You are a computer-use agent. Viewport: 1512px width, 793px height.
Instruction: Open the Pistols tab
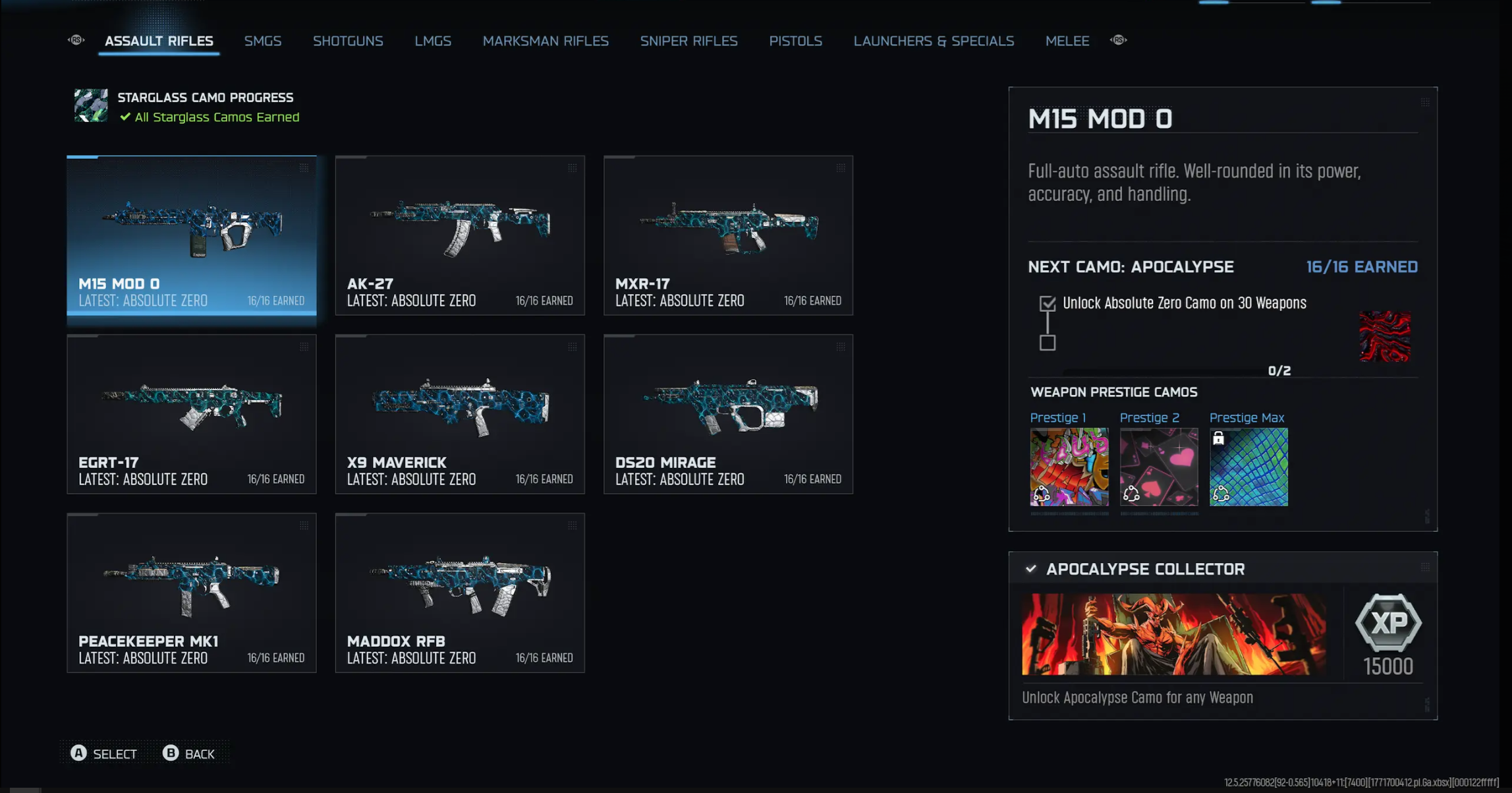tap(795, 41)
